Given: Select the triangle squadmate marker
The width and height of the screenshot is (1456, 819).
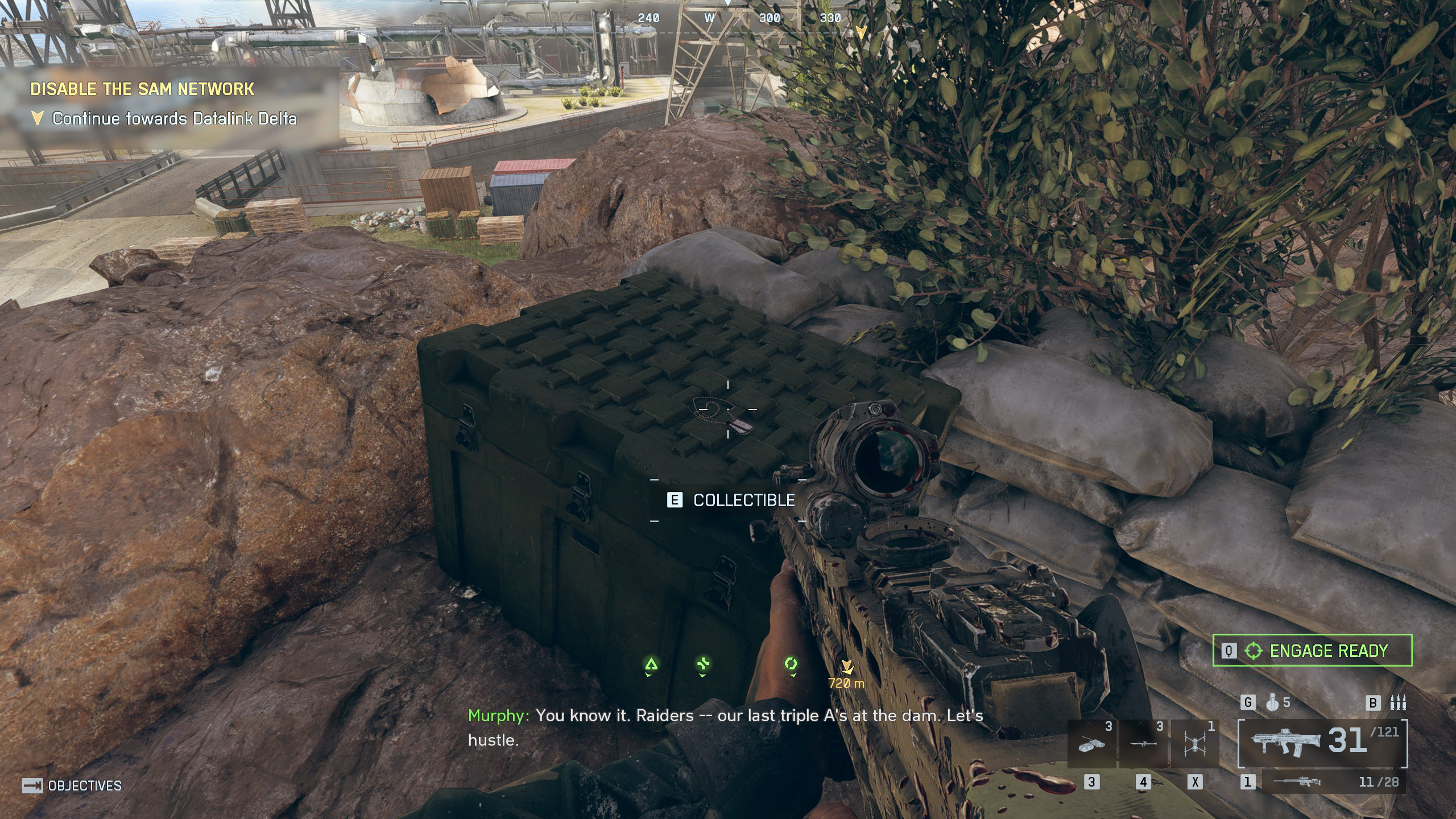Looking at the screenshot, I should point(651,664).
